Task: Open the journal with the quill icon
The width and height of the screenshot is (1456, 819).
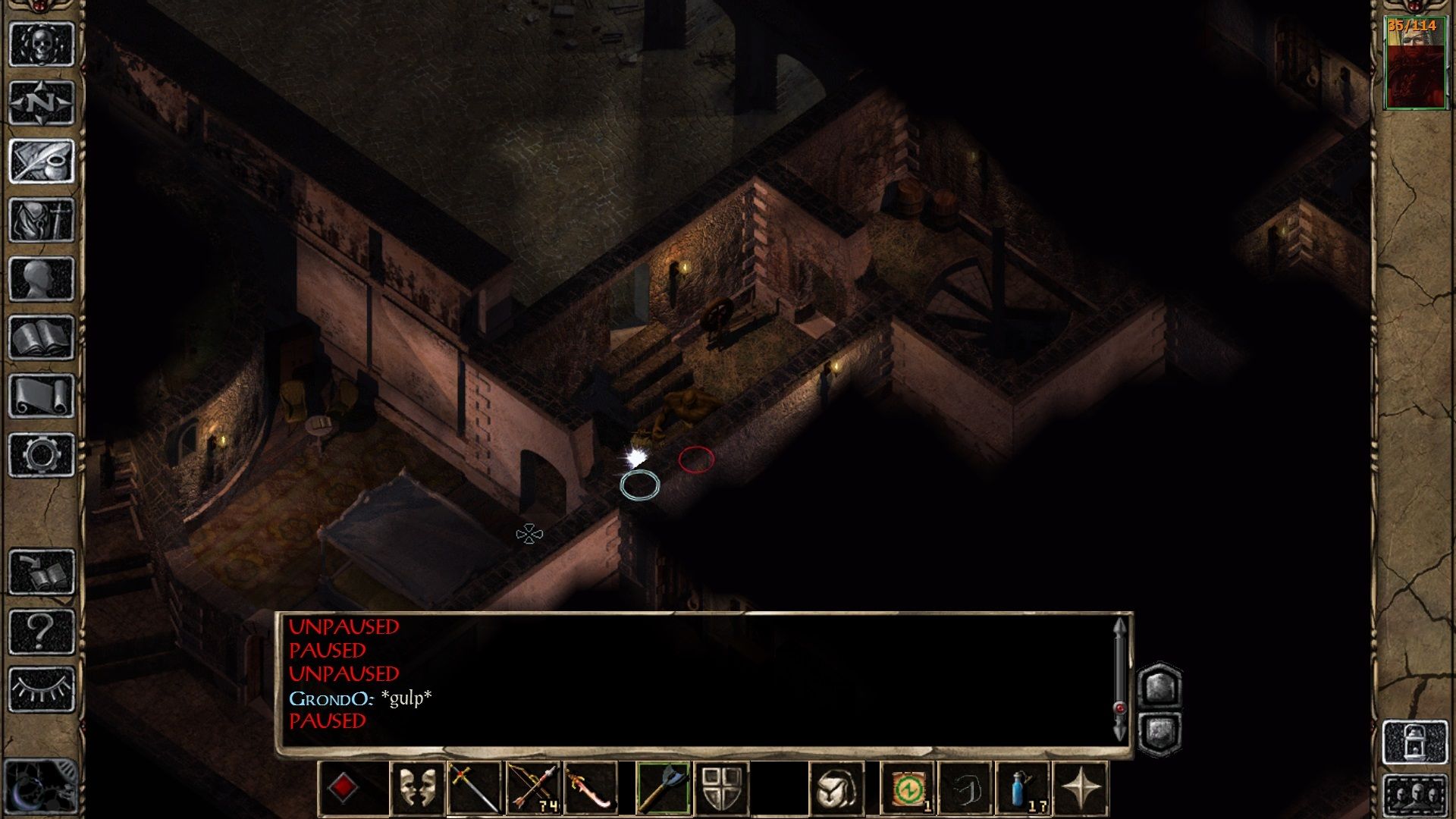Action: (42, 161)
